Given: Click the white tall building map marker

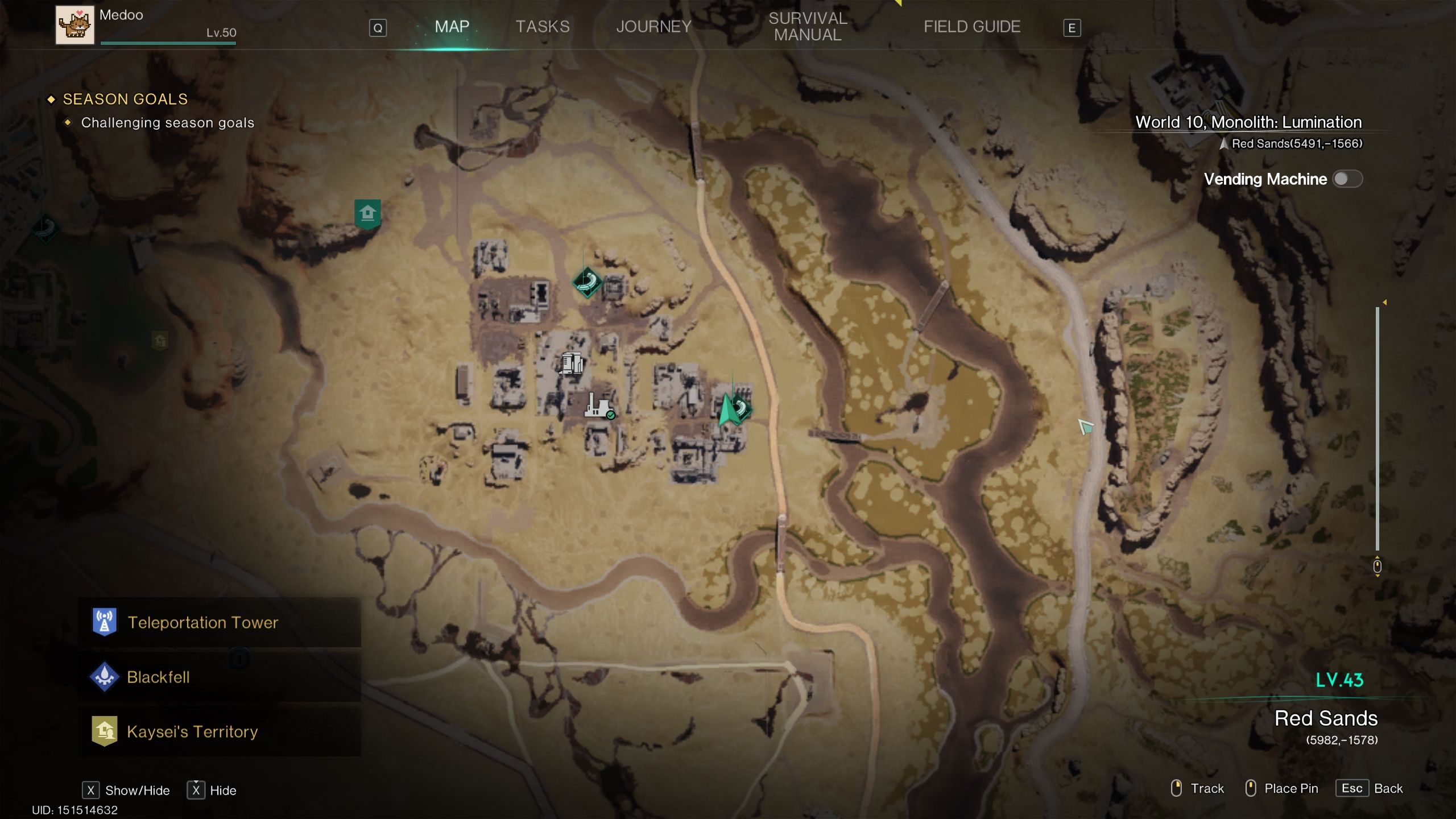Looking at the screenshot, I should (572, 363).
